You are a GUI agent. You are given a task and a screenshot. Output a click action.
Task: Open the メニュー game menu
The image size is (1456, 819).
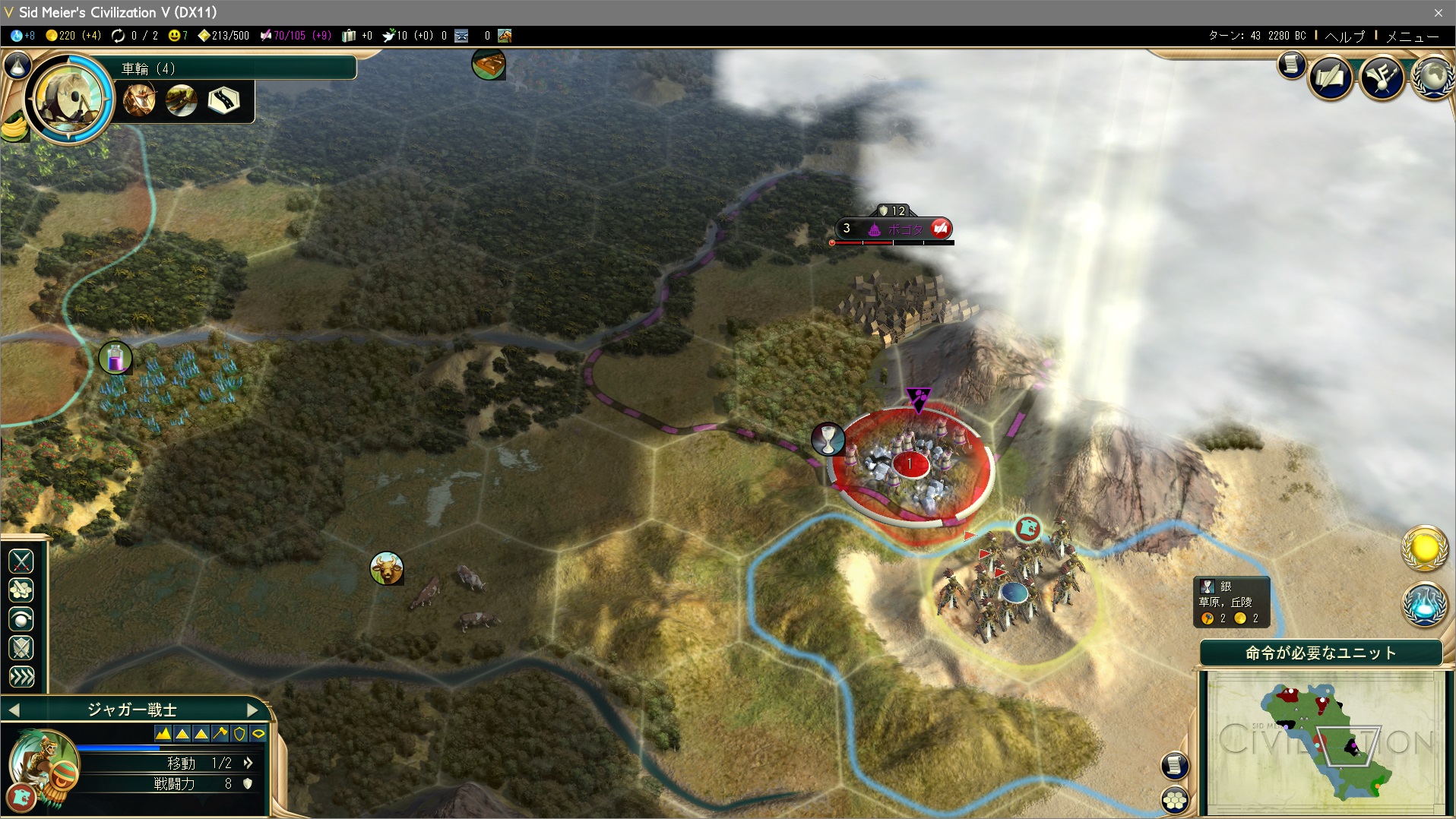(x=1412, y=36)
